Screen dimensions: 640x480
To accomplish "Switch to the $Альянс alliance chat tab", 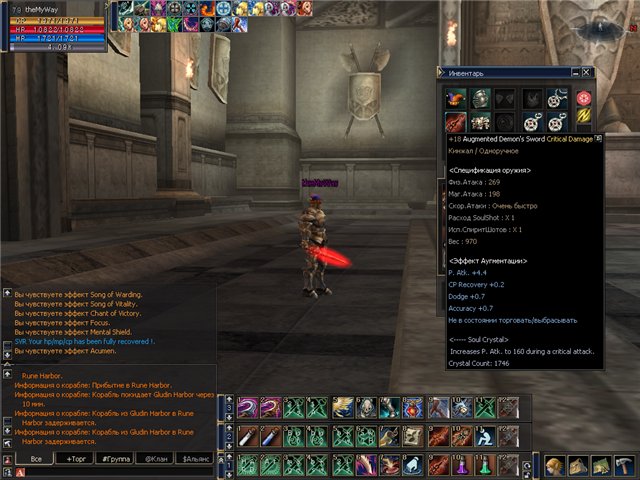I will [196, 457].
